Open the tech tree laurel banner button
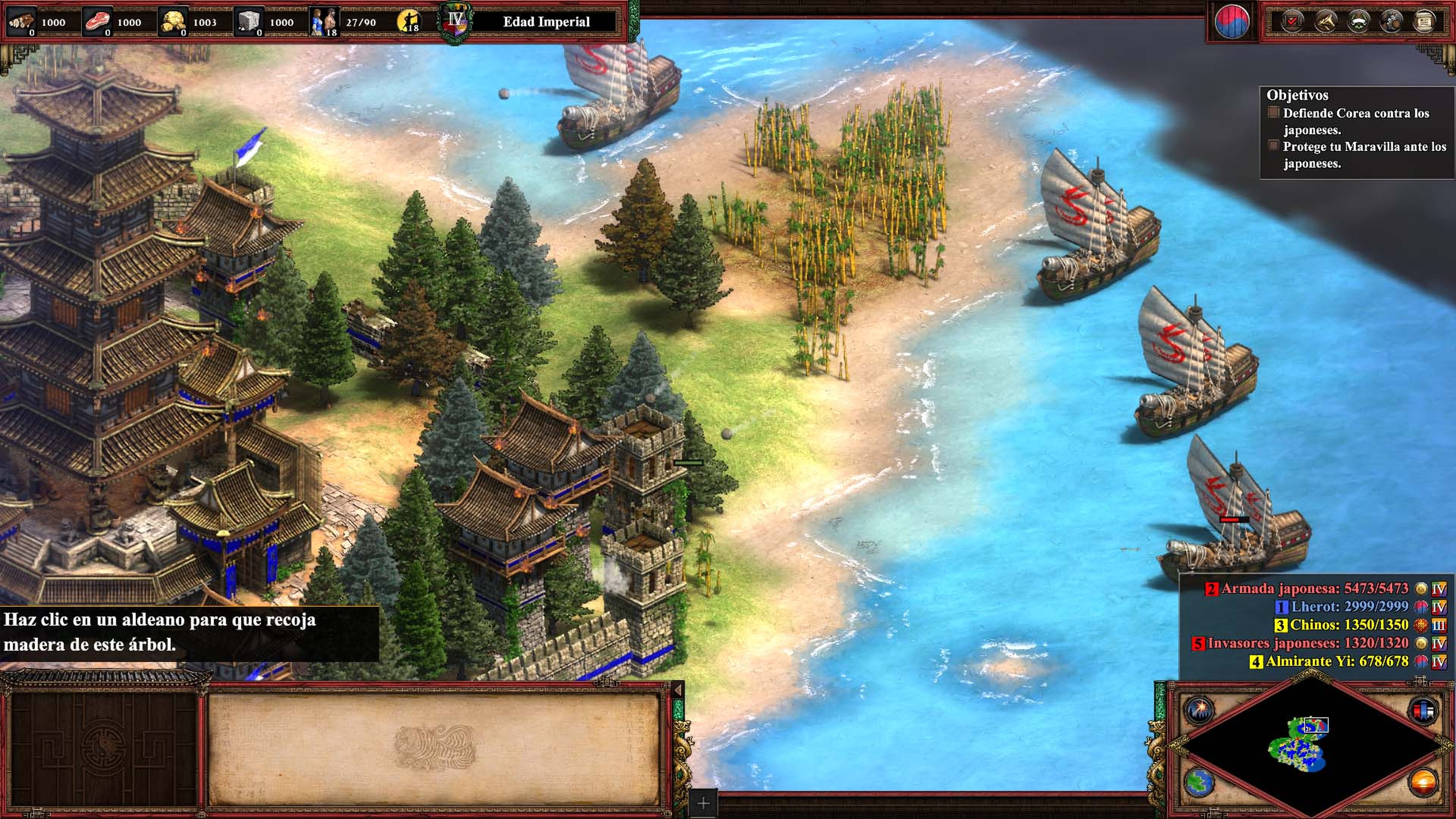1456x819 pixels. (1358, 22)
